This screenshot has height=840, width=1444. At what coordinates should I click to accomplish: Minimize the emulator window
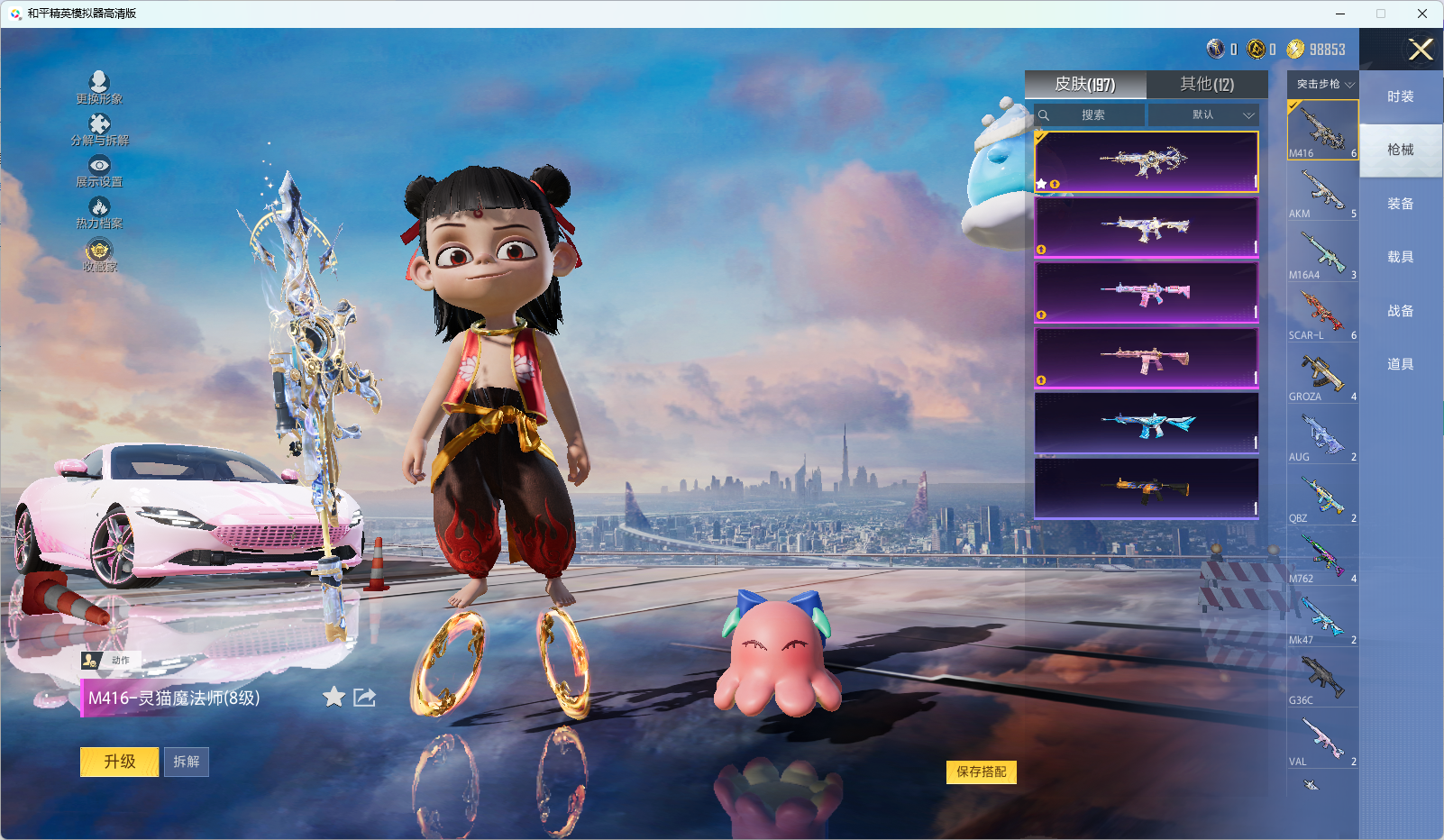(1340, 14)
